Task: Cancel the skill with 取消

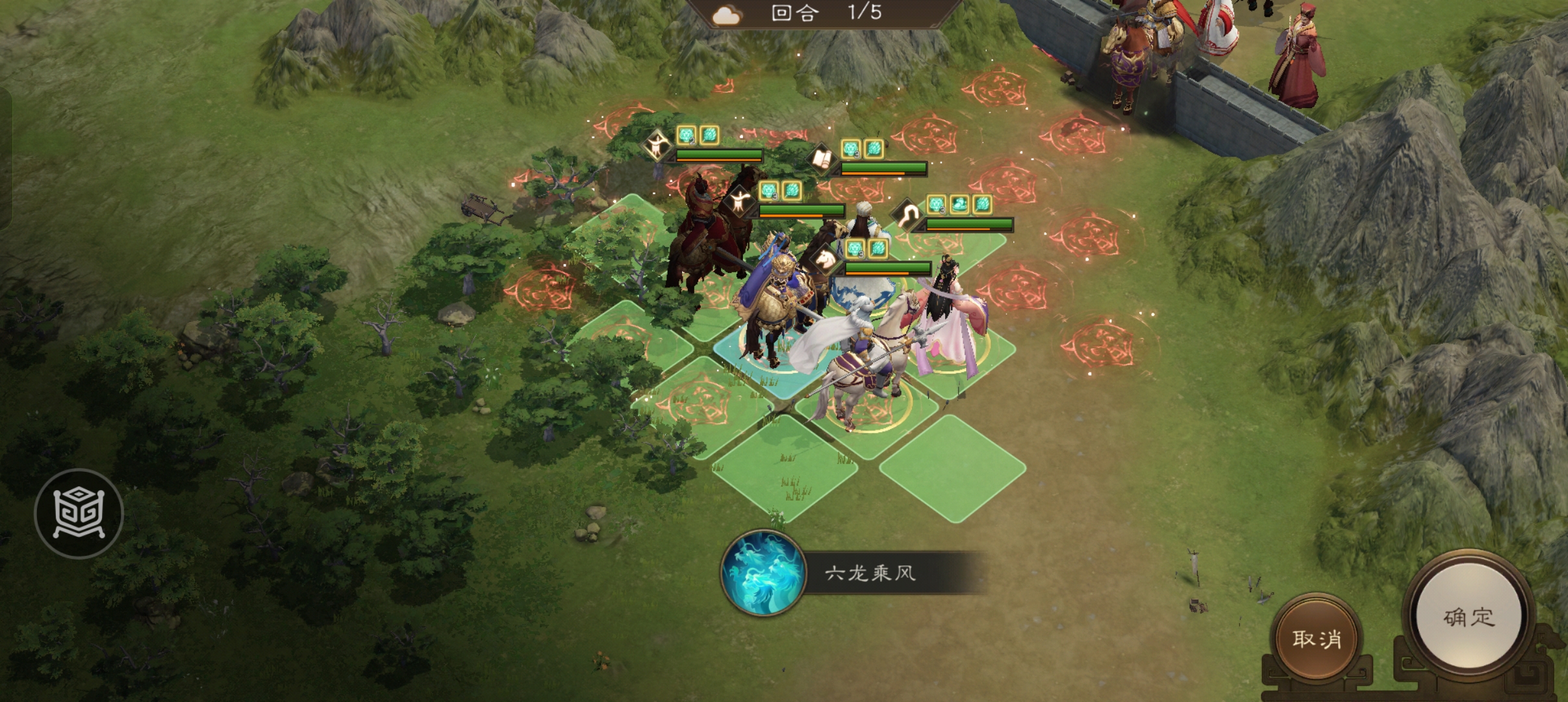Action: (1317, 638)
